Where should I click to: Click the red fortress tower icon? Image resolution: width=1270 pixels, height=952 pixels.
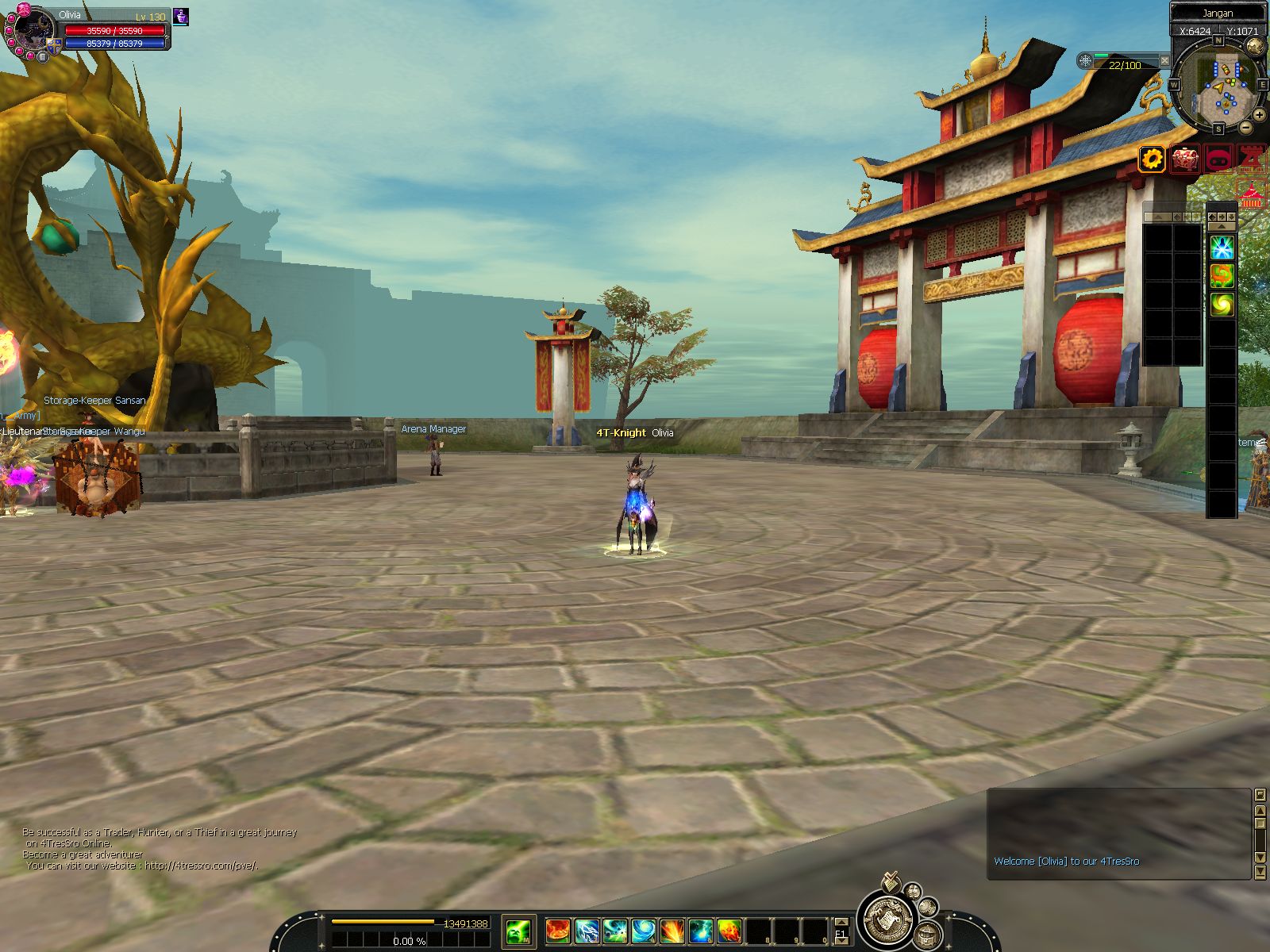1252,159
